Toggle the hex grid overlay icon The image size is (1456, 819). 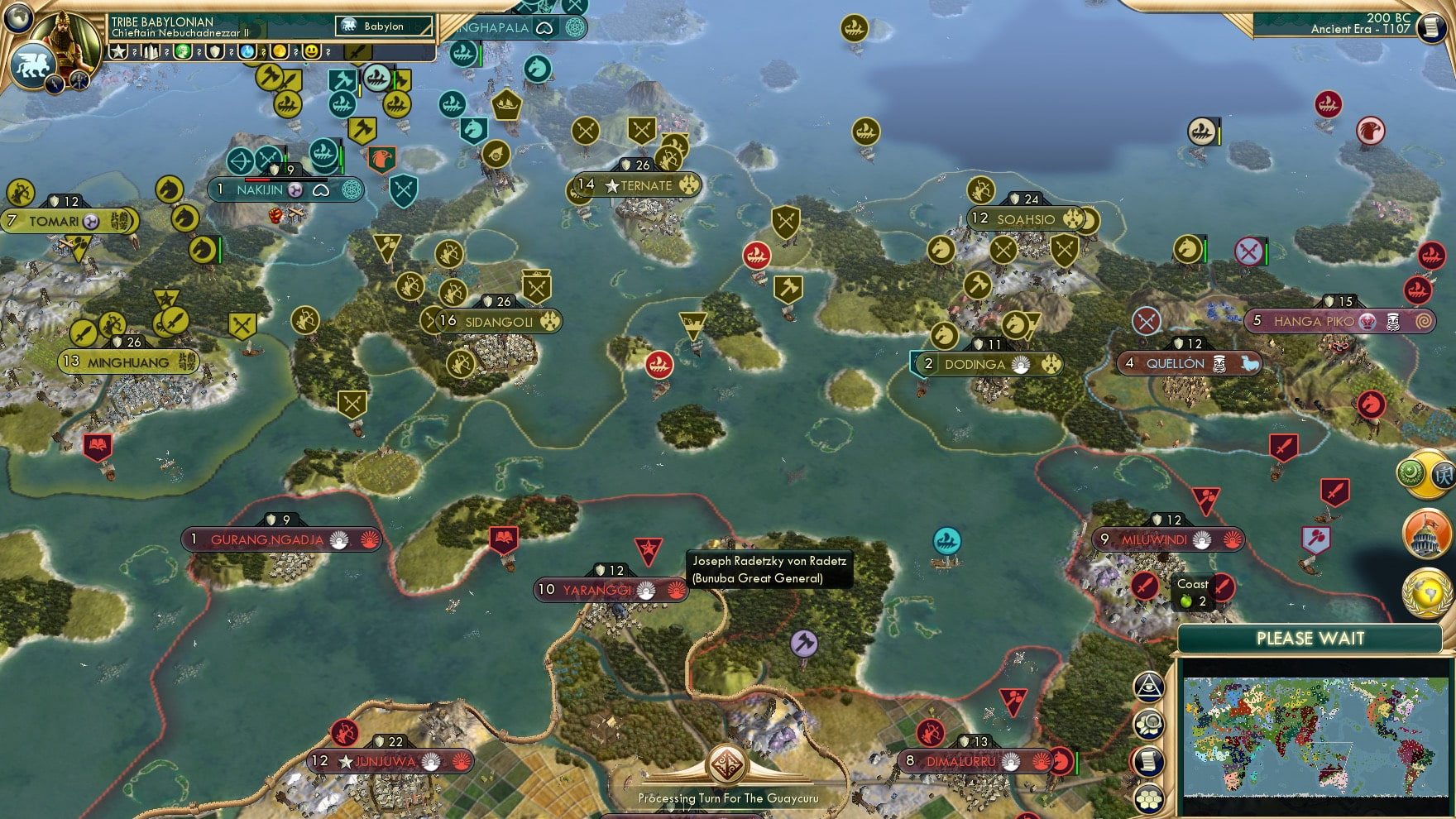pos(1151,799)
